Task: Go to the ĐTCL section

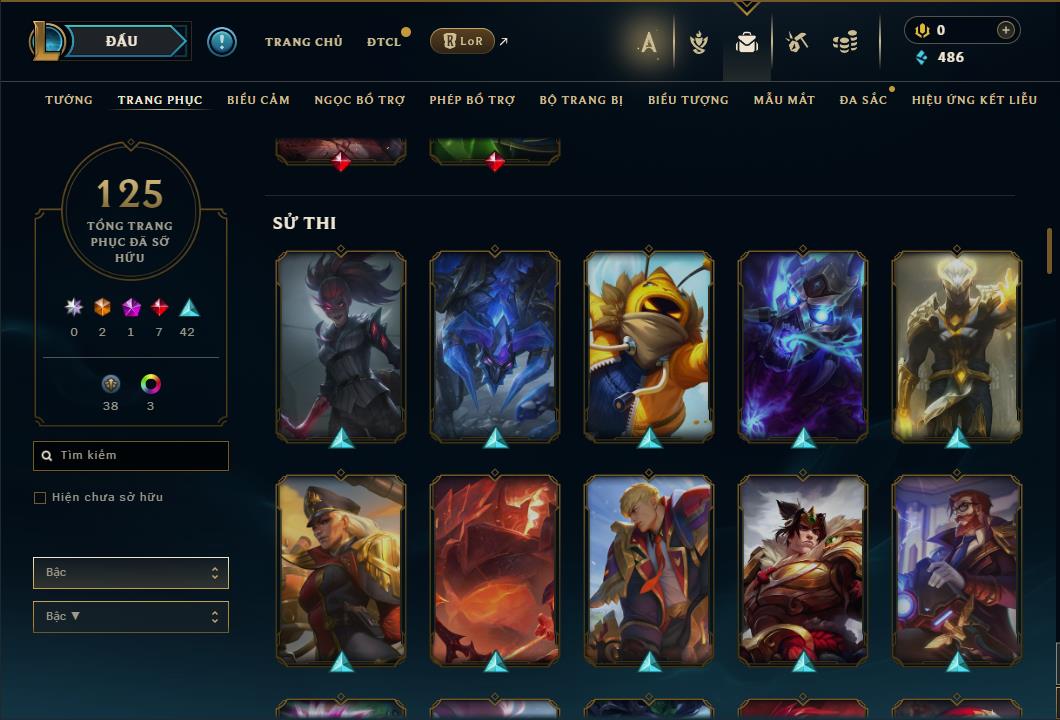Action: pos(384,42)
